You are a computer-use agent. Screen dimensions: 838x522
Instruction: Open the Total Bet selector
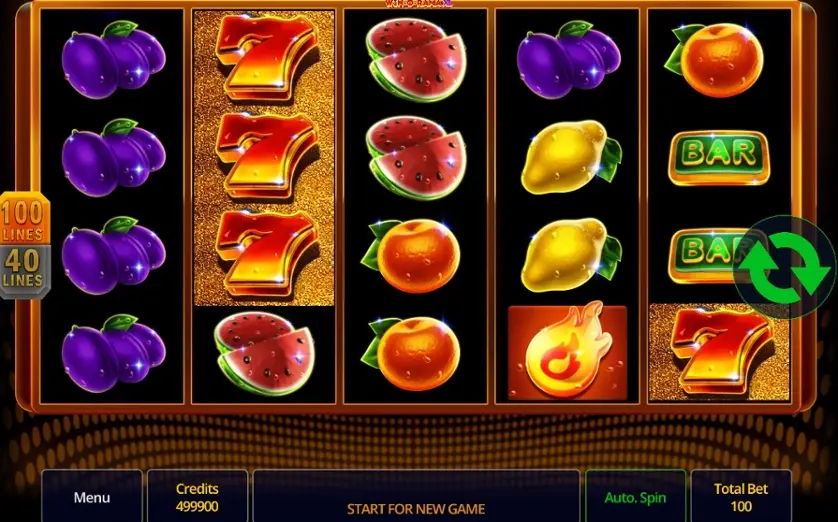(741, 497)
